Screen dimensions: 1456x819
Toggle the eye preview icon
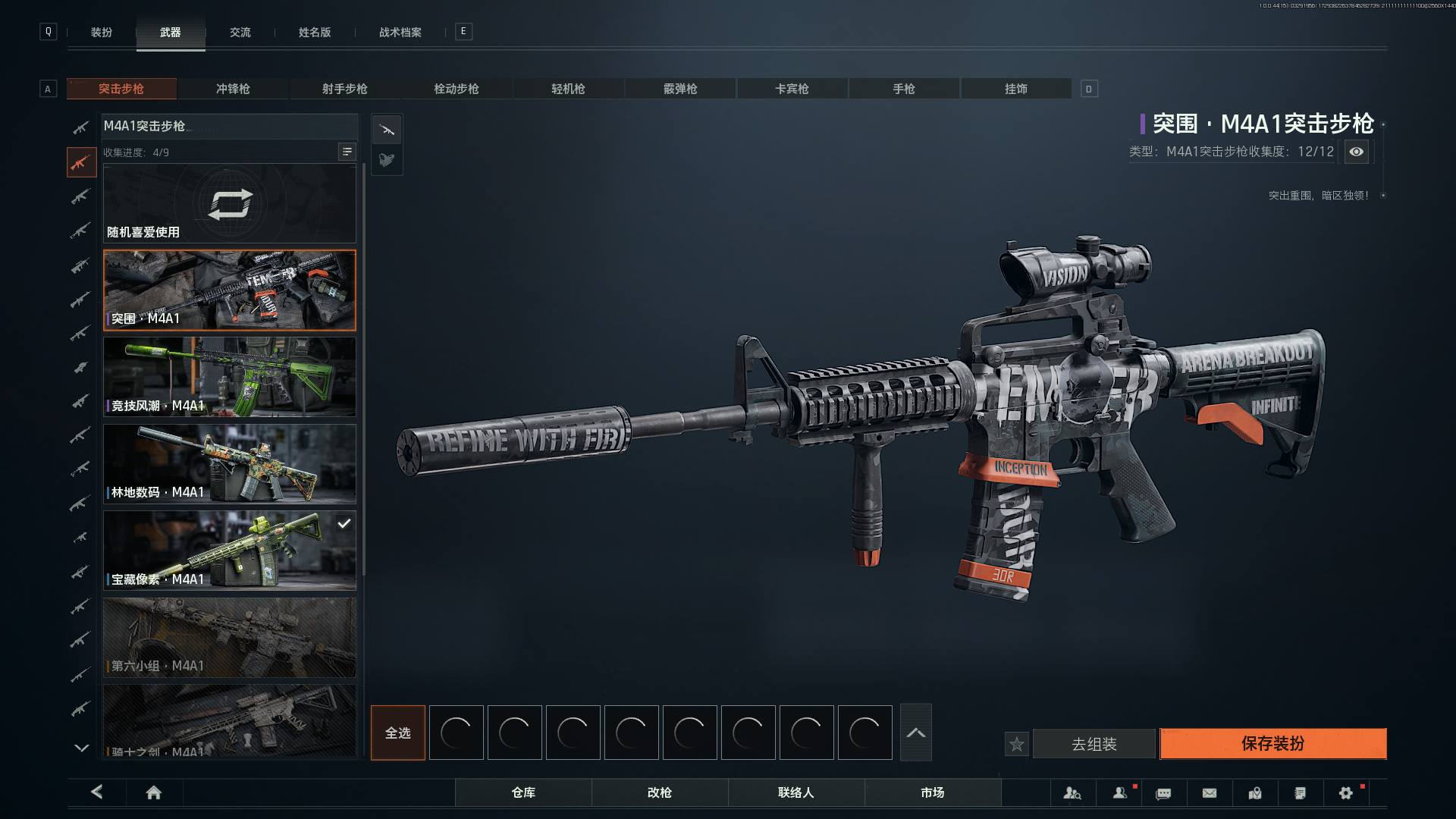coord(1356,152)
